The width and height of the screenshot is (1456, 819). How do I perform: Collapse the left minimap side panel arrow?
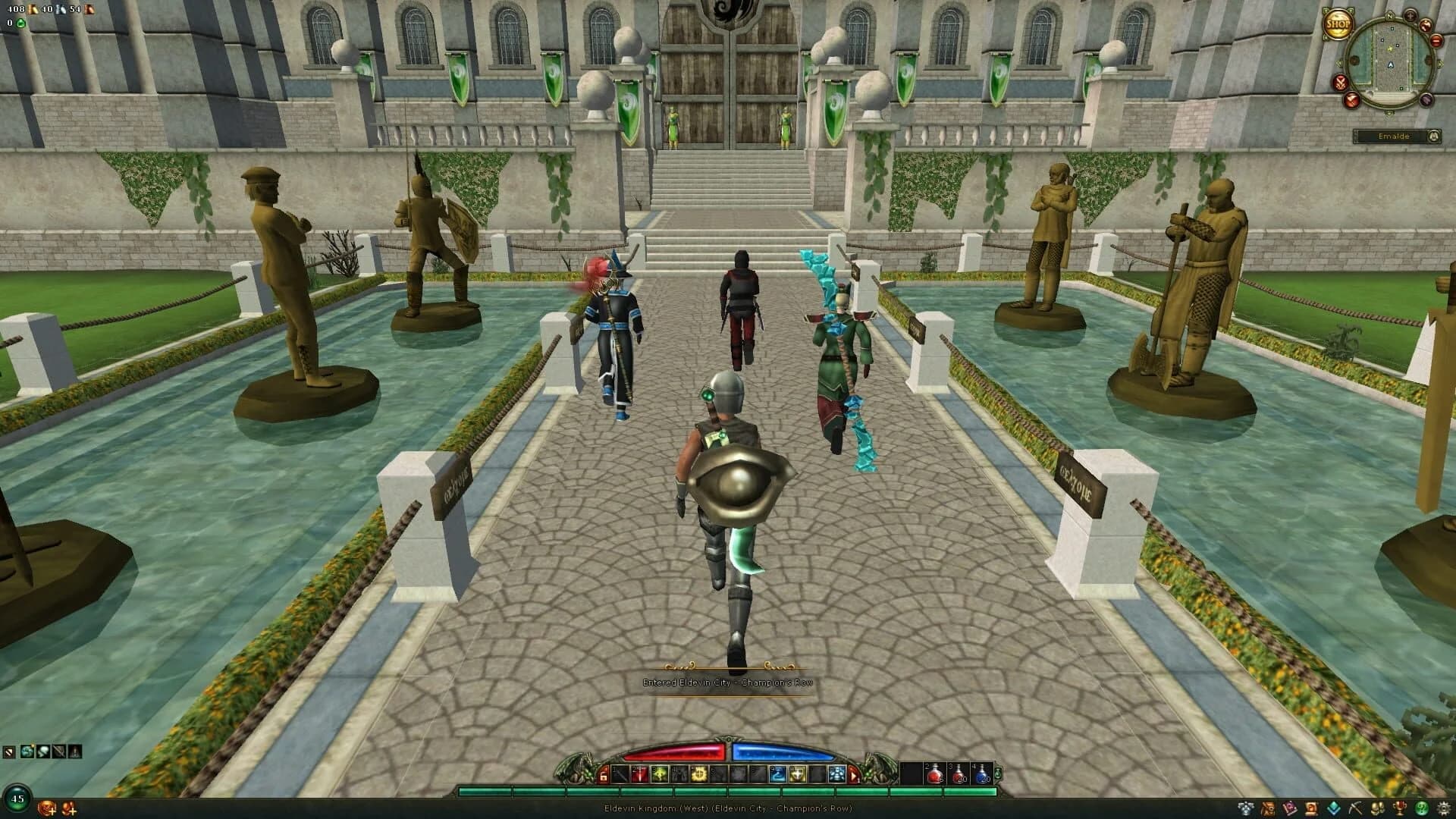(1340, 64)
